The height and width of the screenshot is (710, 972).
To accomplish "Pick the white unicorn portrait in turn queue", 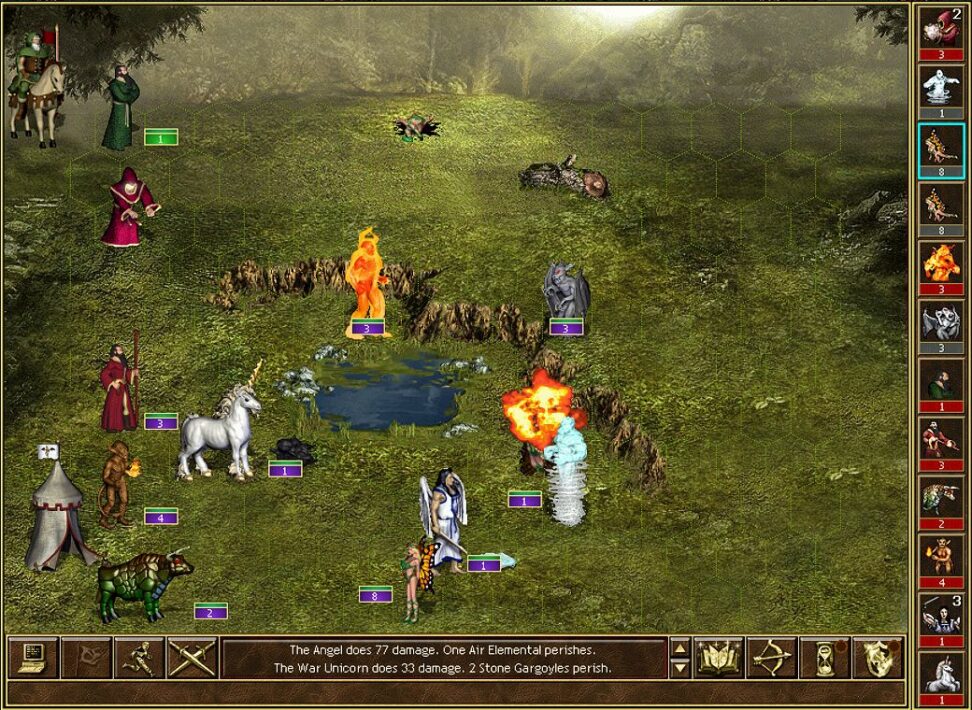I will tap(941, 672).
